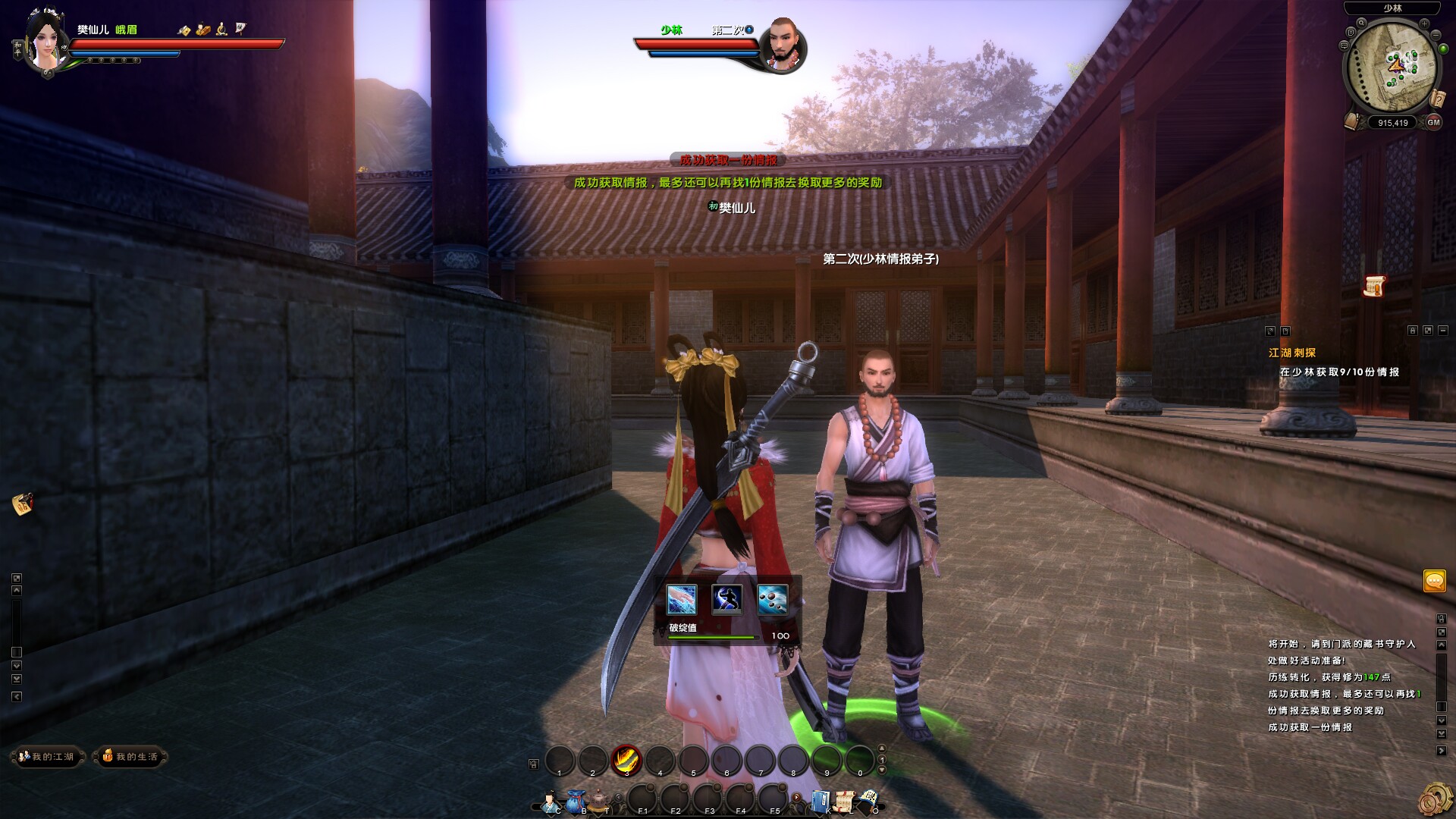Open the yellow chat bubble button
This screenshot has height=819, width=1456.
[x=1435, y=582]
